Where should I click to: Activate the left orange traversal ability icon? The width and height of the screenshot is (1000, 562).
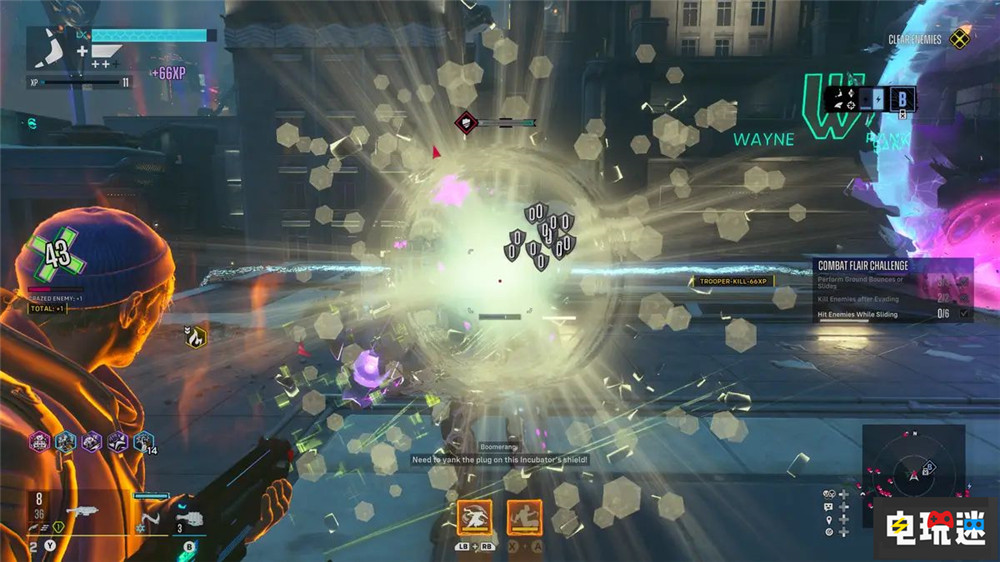tap(475, 517)
